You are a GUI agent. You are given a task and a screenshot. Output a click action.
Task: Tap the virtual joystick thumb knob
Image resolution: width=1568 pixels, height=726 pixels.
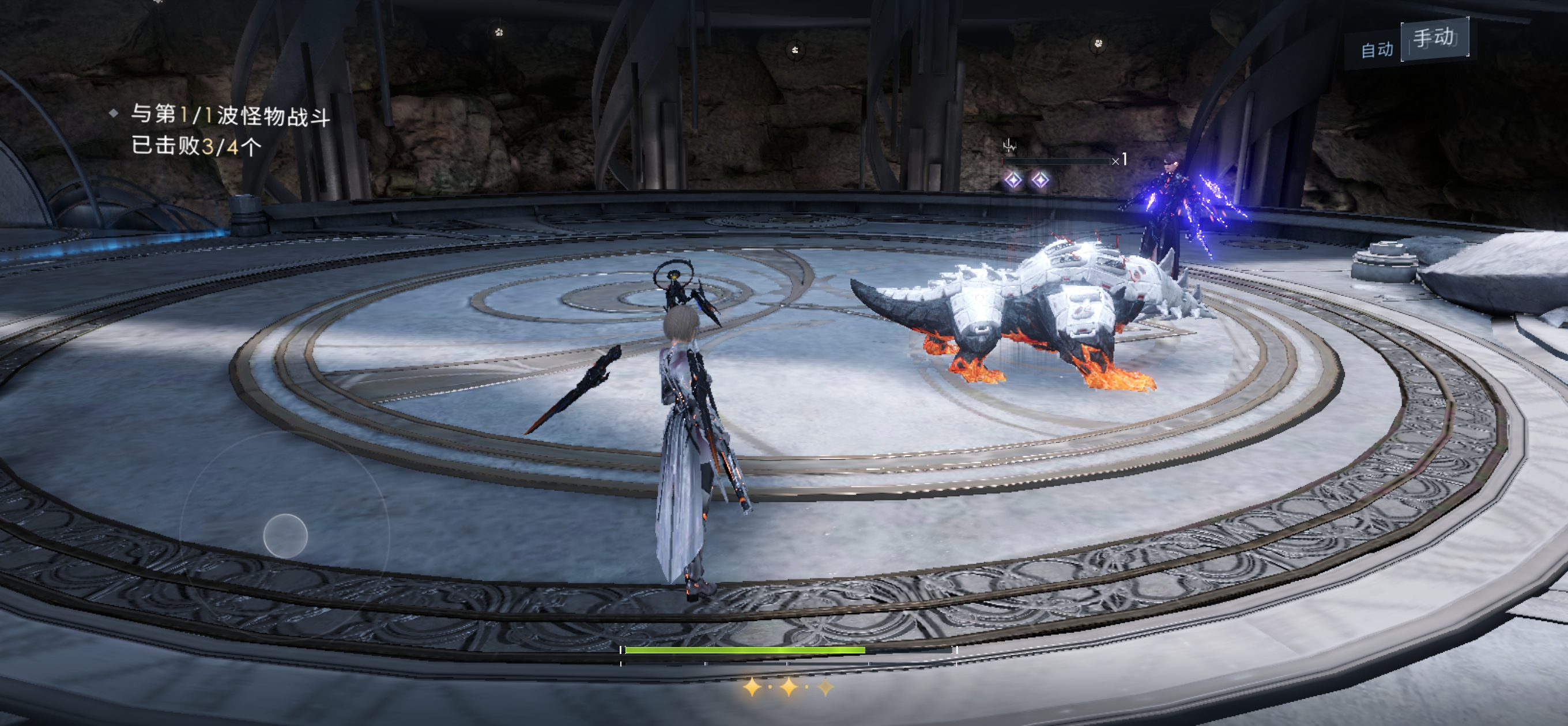tap(285, 536)
